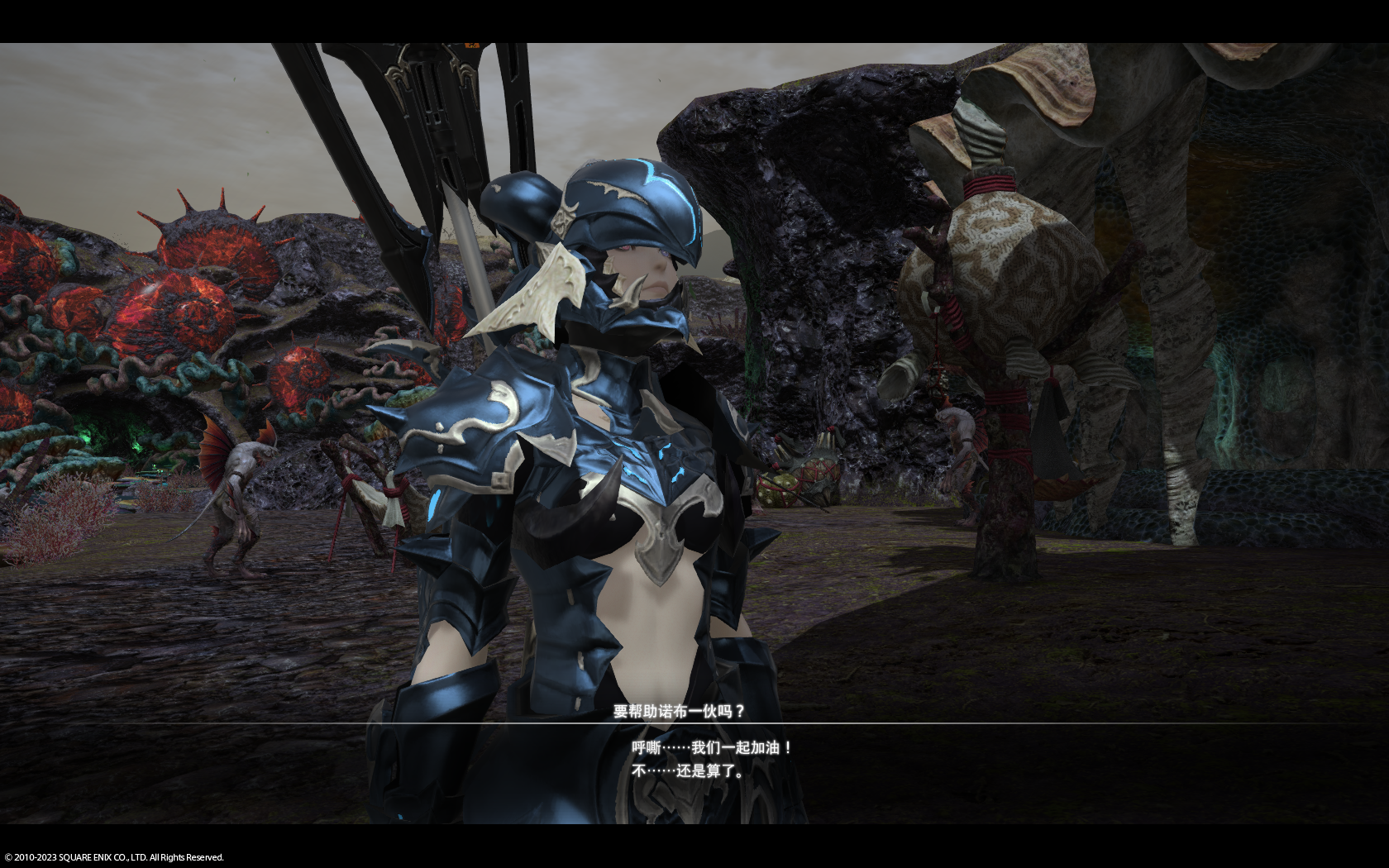Image resolution: width=1389 pixels, height=868 pixels.
Task: Select the decline option "不……还是算了。"
Action: [x=689, y=772]
